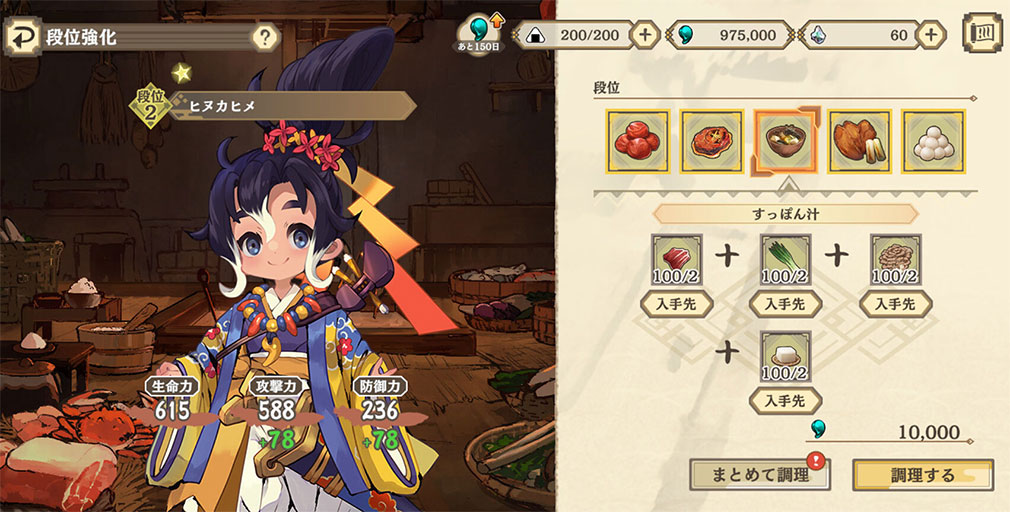Select the white dango dumplings dish
Screen dimensions: 1010x512
tap(933, 142)
